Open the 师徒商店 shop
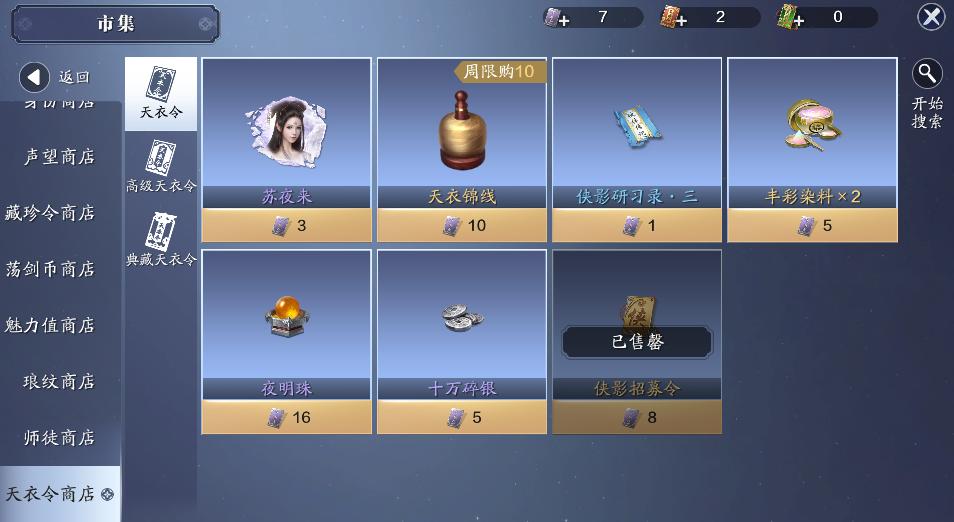 59,437
